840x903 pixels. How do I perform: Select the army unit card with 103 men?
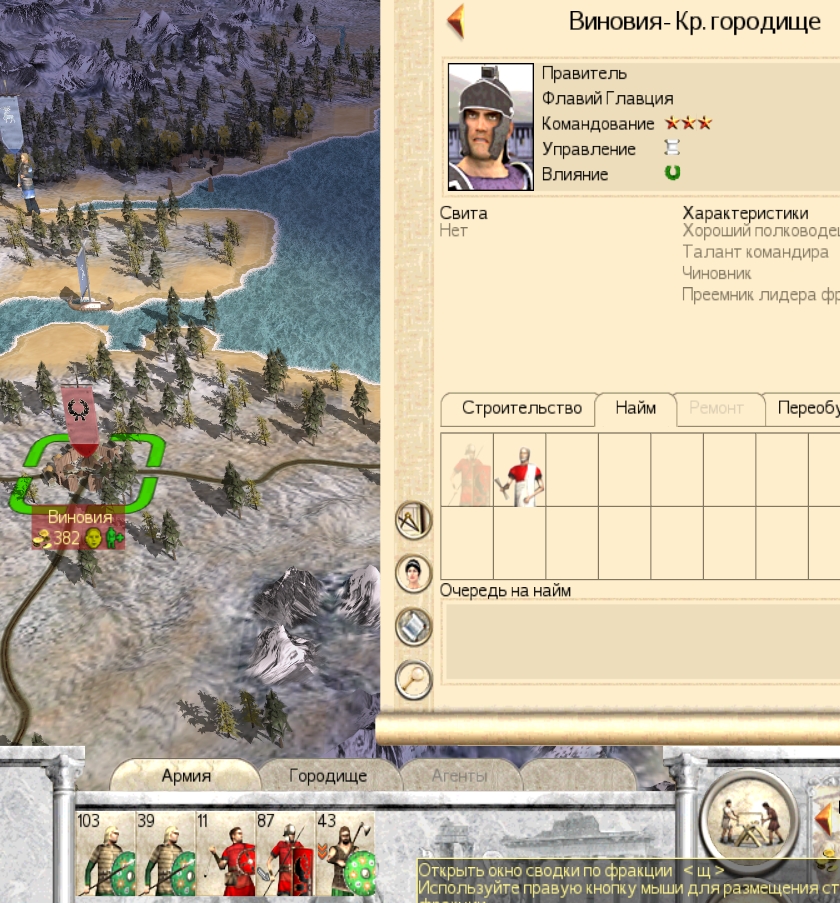[106, 853]
